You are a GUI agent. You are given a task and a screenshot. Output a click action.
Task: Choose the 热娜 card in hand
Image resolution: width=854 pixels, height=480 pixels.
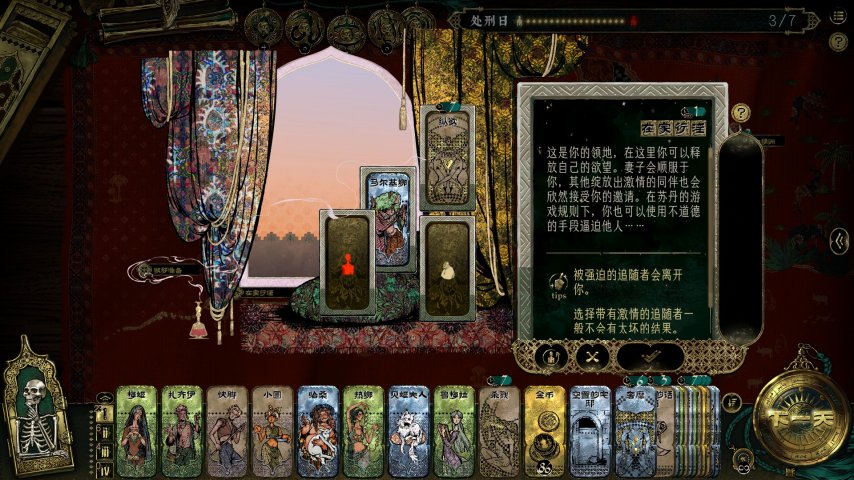pos(363,431)
